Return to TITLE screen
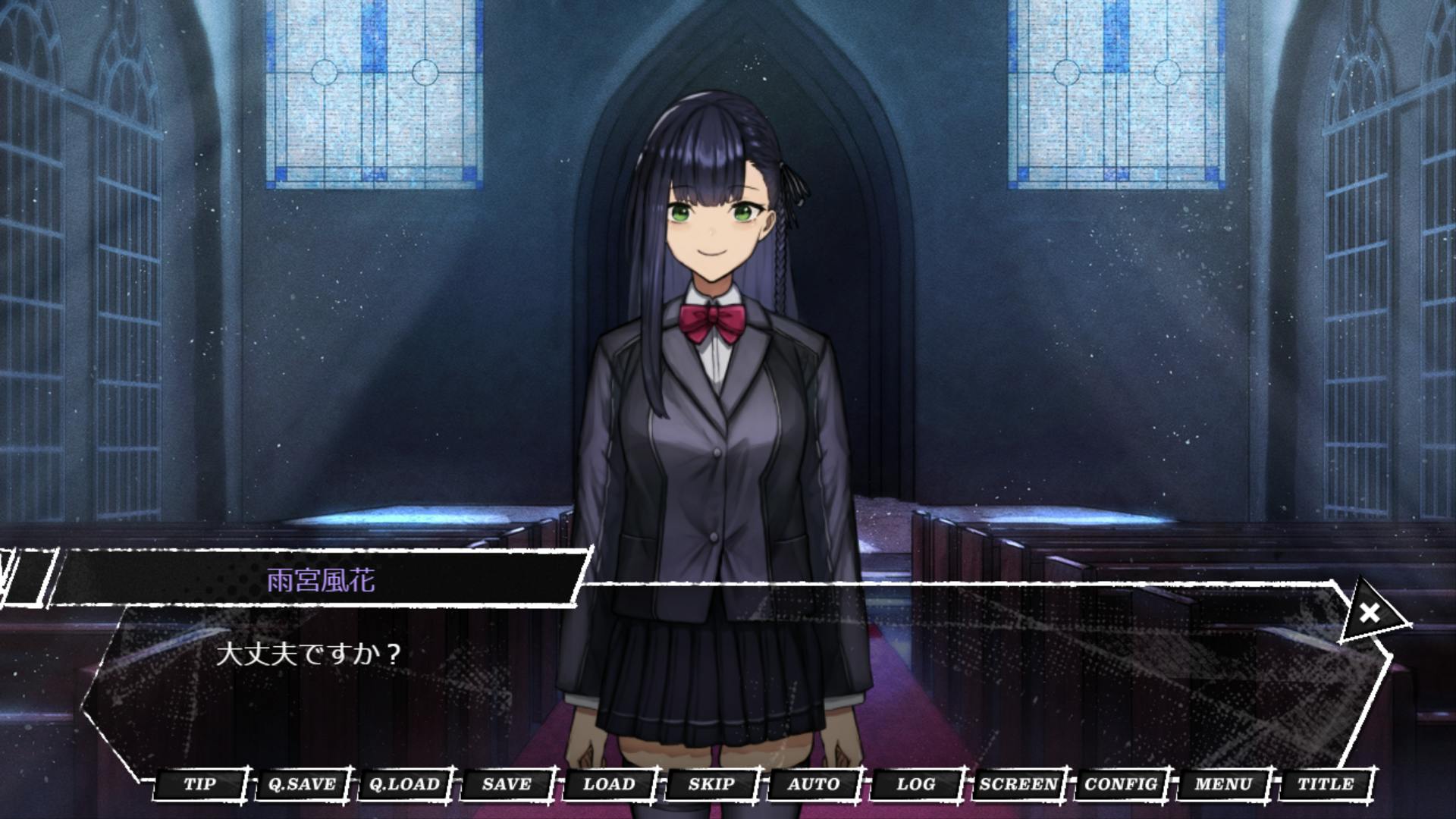Screen dimensions: 1456x819 [1326, 784]
